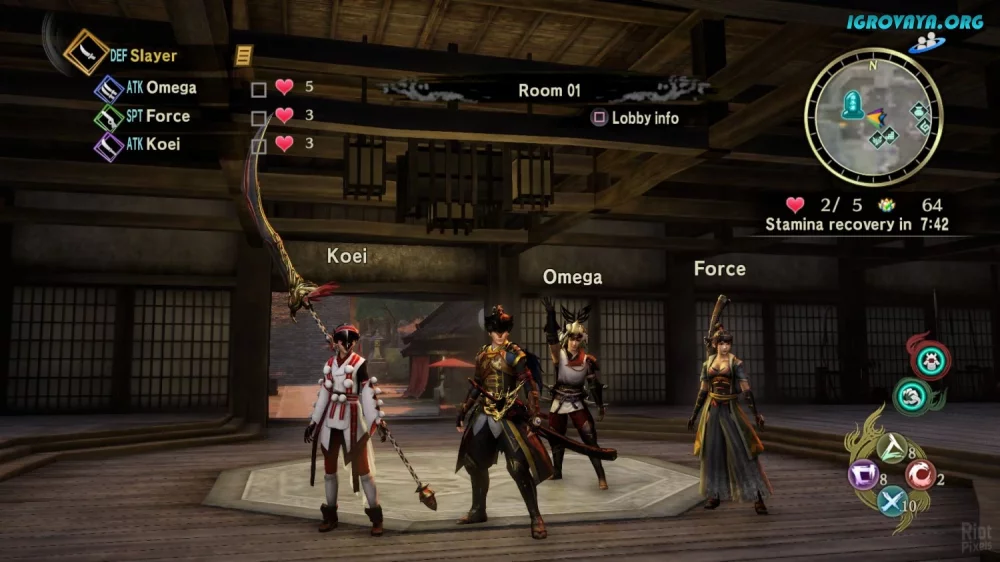Image resolution: width=1000 pixels, height=562 pixels.
Task: Select Slayer in the party list
Action: pos(153,56)
